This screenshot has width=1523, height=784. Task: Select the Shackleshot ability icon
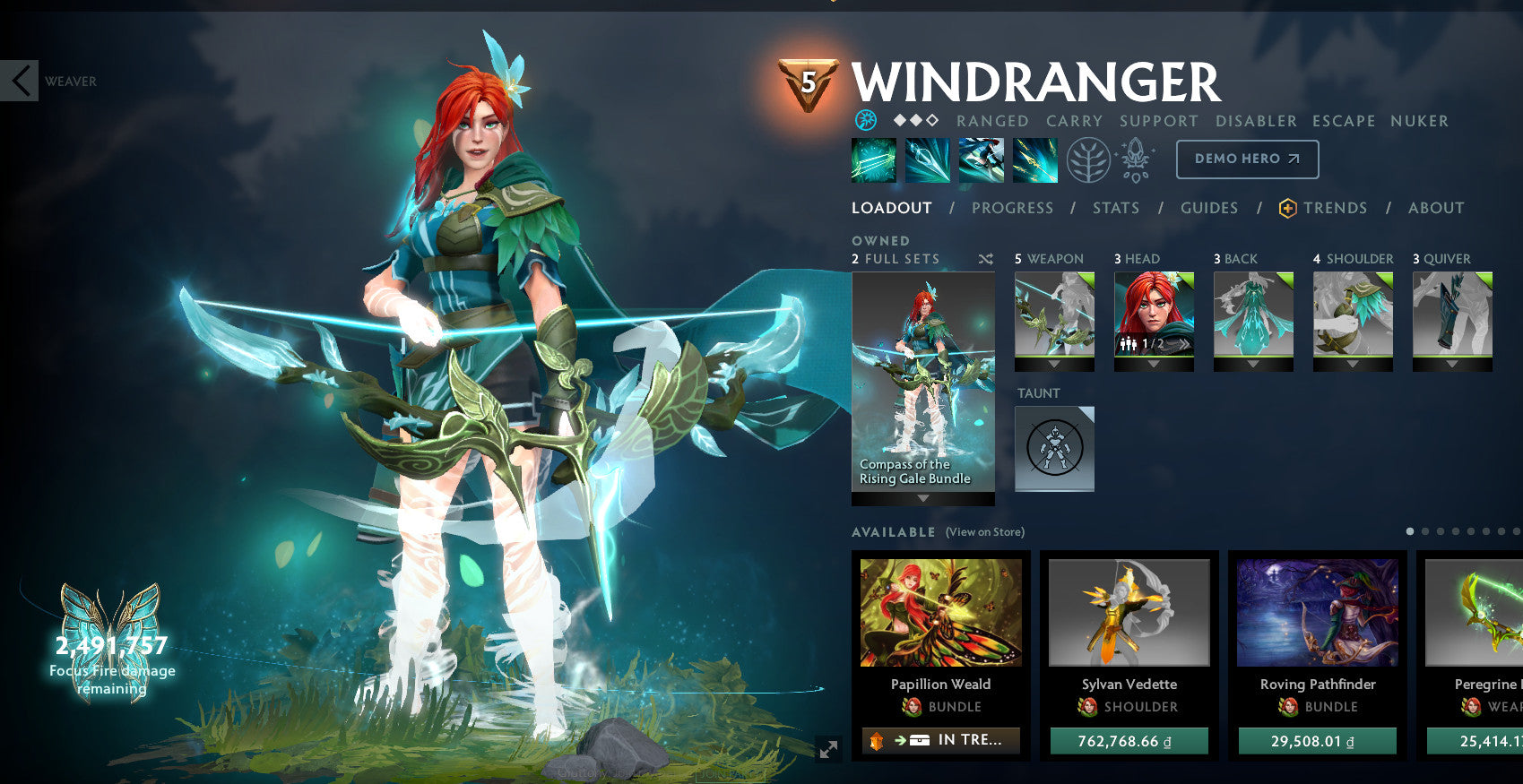tap(873, 159)
